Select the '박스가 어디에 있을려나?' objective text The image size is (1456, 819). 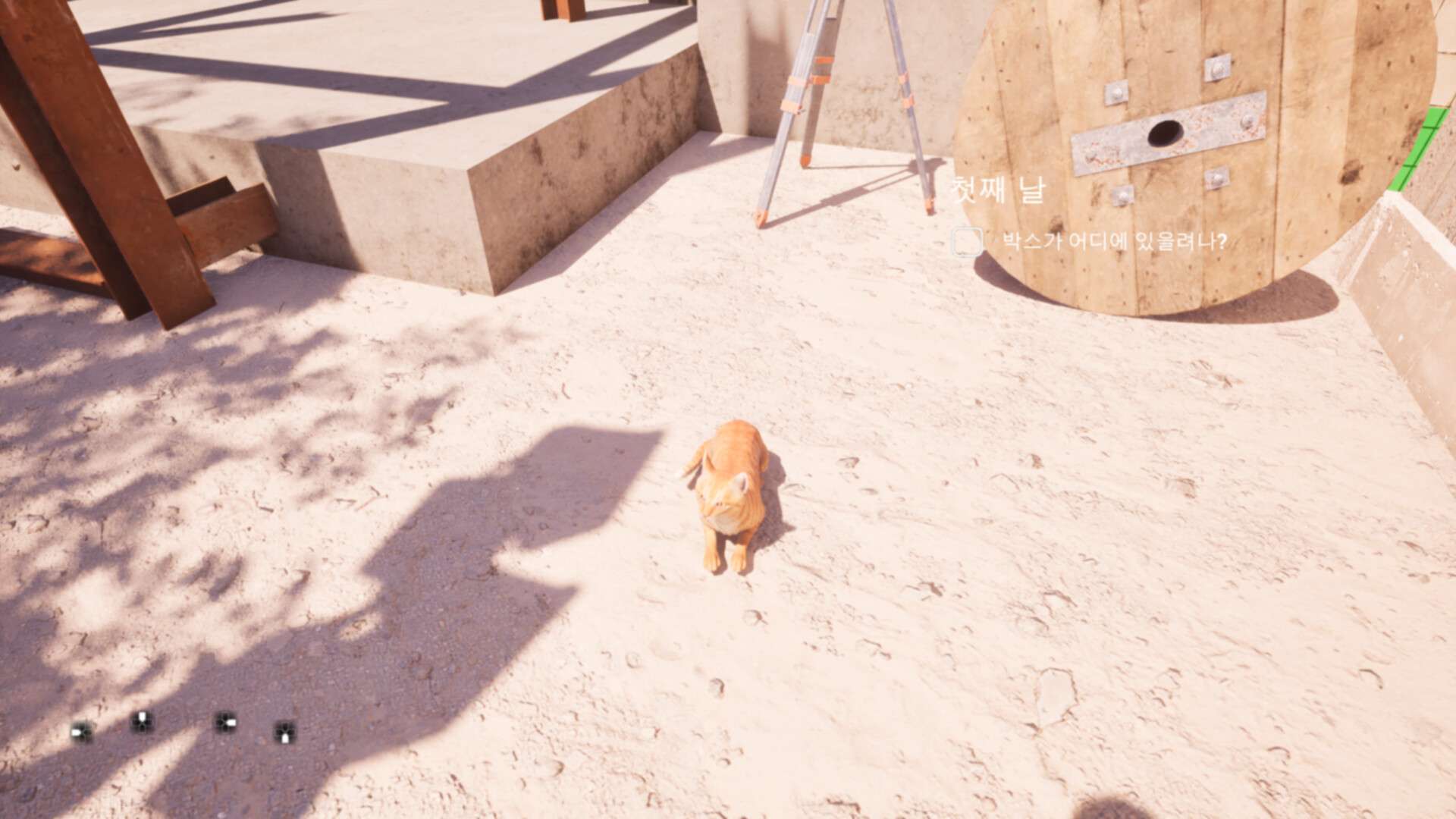1114,243
